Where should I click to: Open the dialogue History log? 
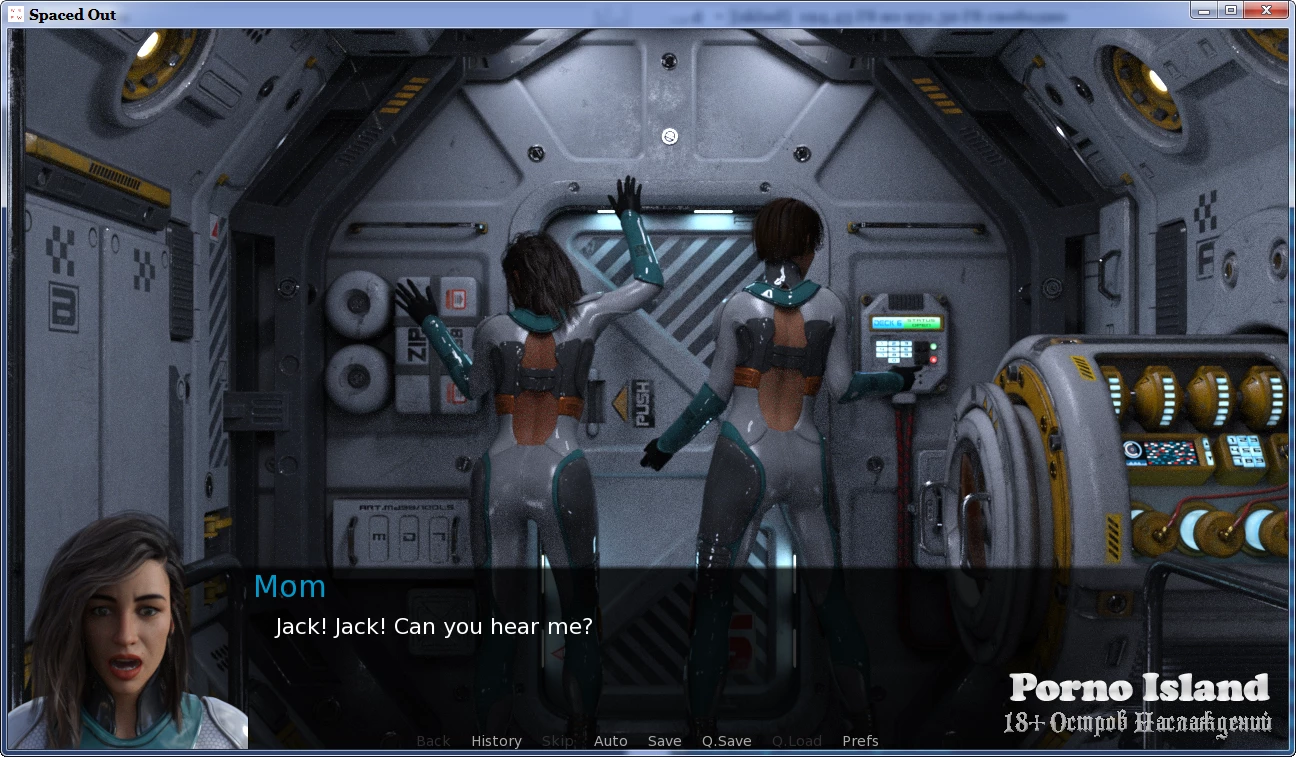point(496,741)
